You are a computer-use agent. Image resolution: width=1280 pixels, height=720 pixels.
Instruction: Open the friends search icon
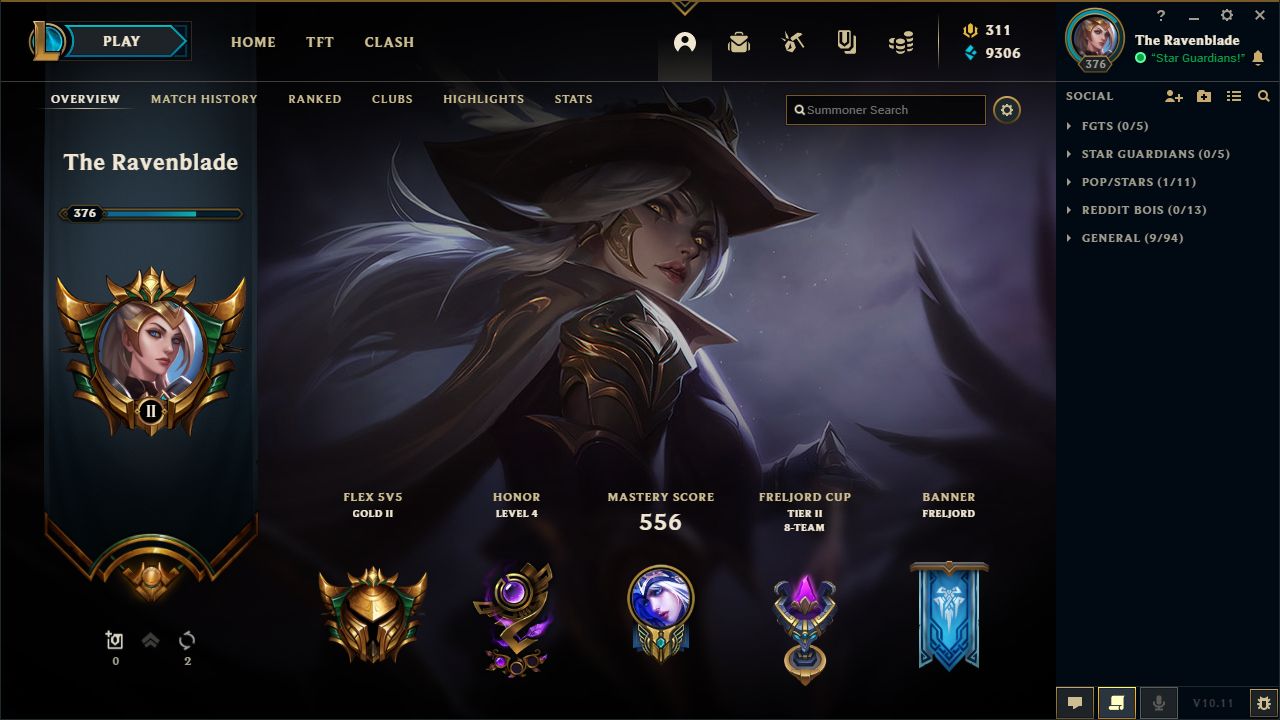1263,96
